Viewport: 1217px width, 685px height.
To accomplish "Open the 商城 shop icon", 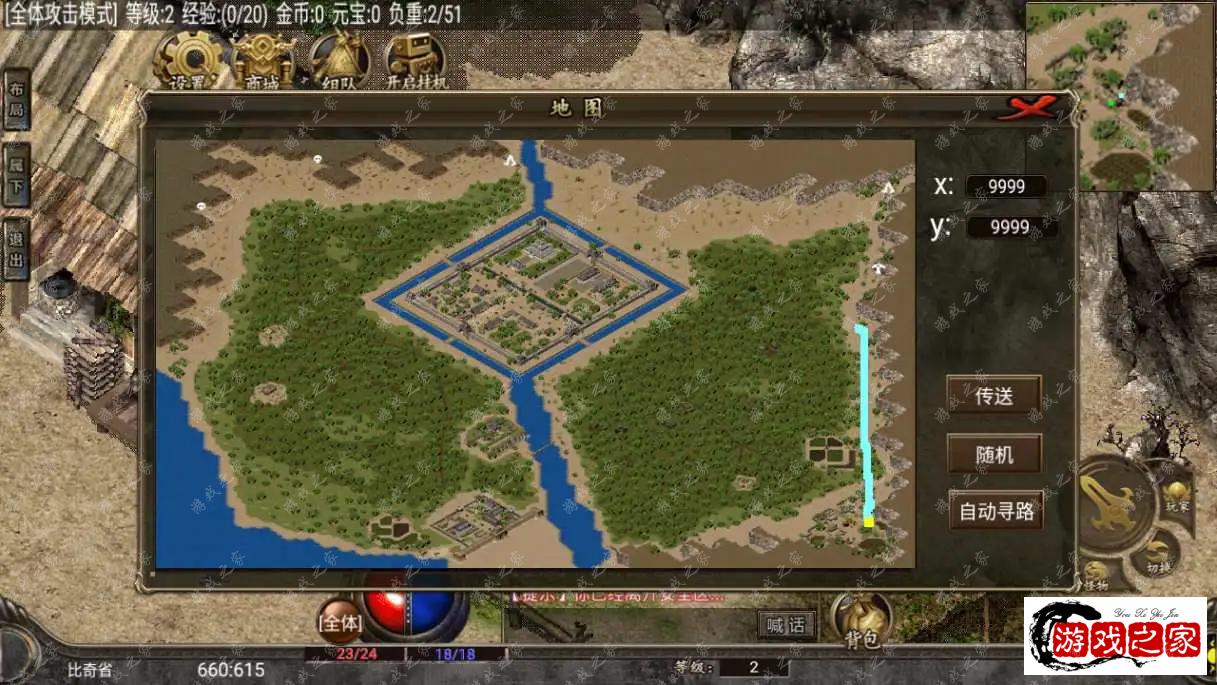I will 265,62.
